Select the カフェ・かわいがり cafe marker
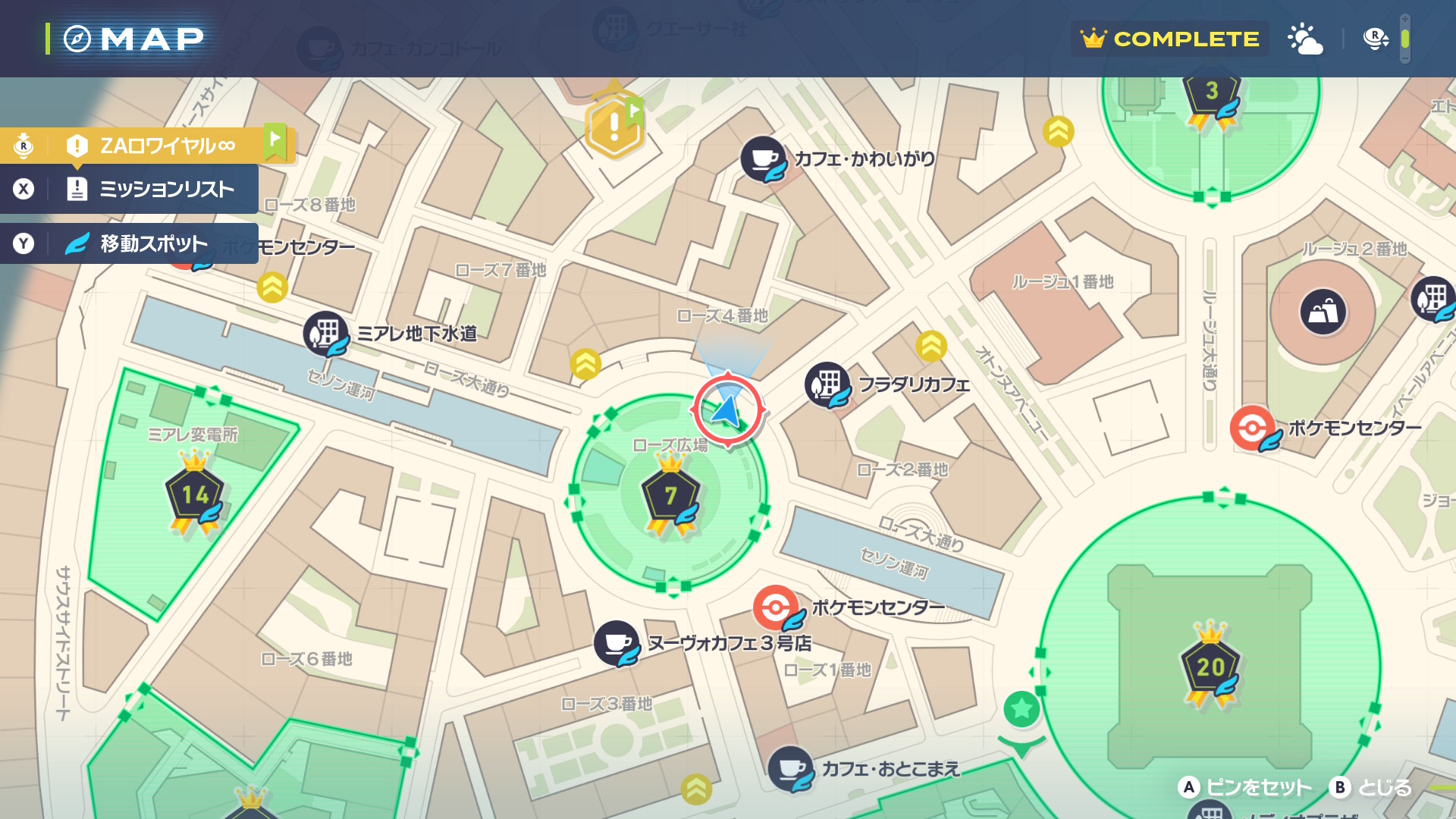Screen dimensions: 1456x819 tap(764, 159)
